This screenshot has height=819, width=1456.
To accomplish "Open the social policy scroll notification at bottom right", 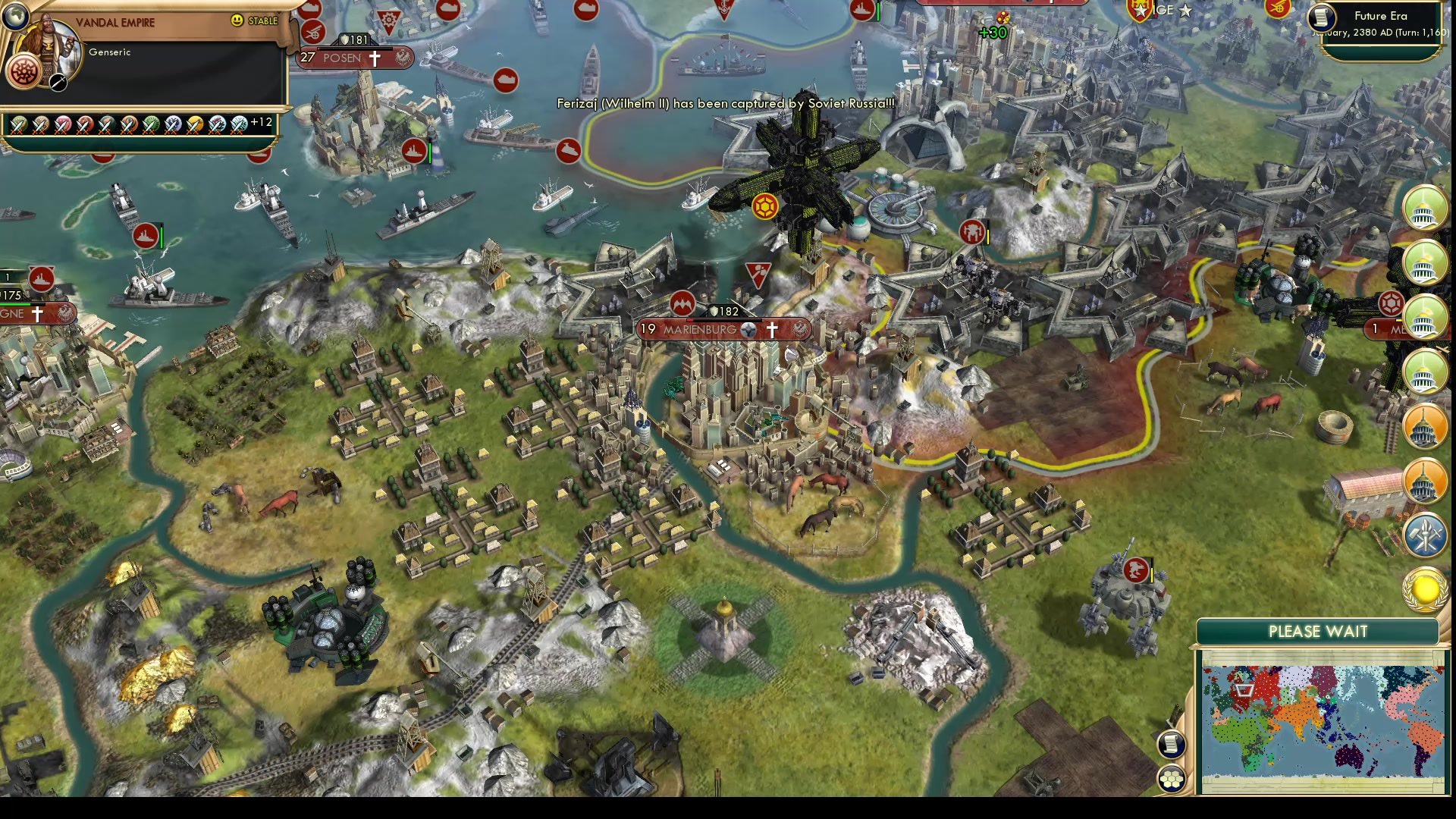I will tap(1171, 744).
